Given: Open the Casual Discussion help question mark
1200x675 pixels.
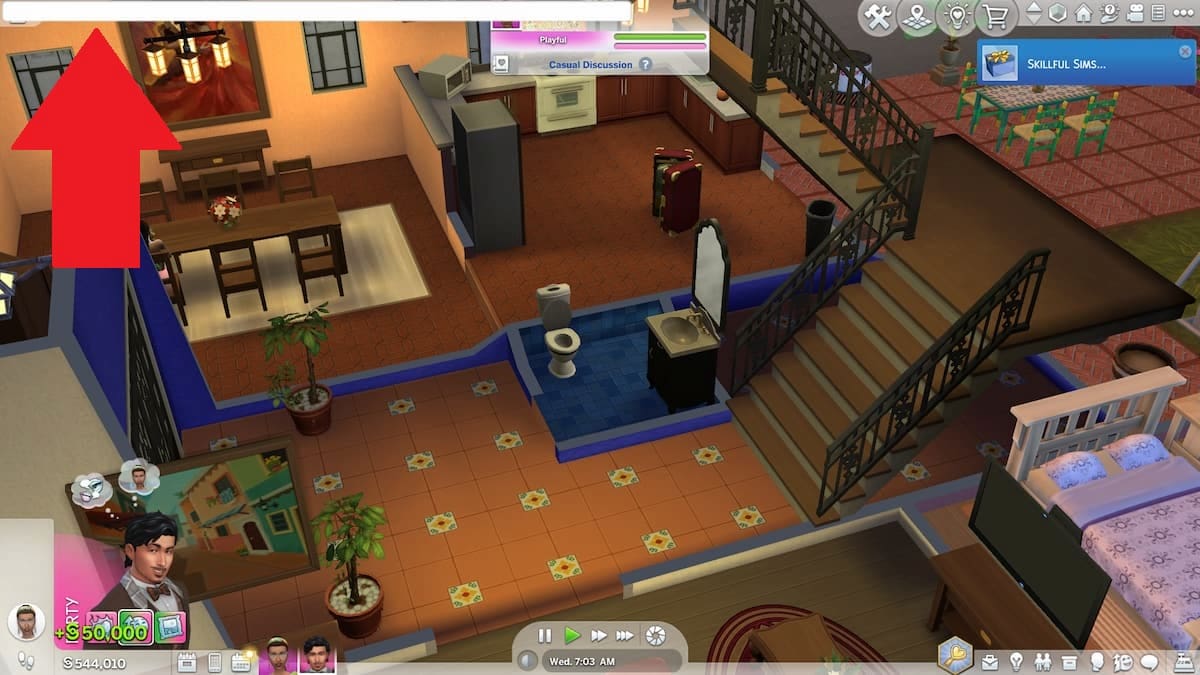Looking at the screenshot, I should point(646,65).
